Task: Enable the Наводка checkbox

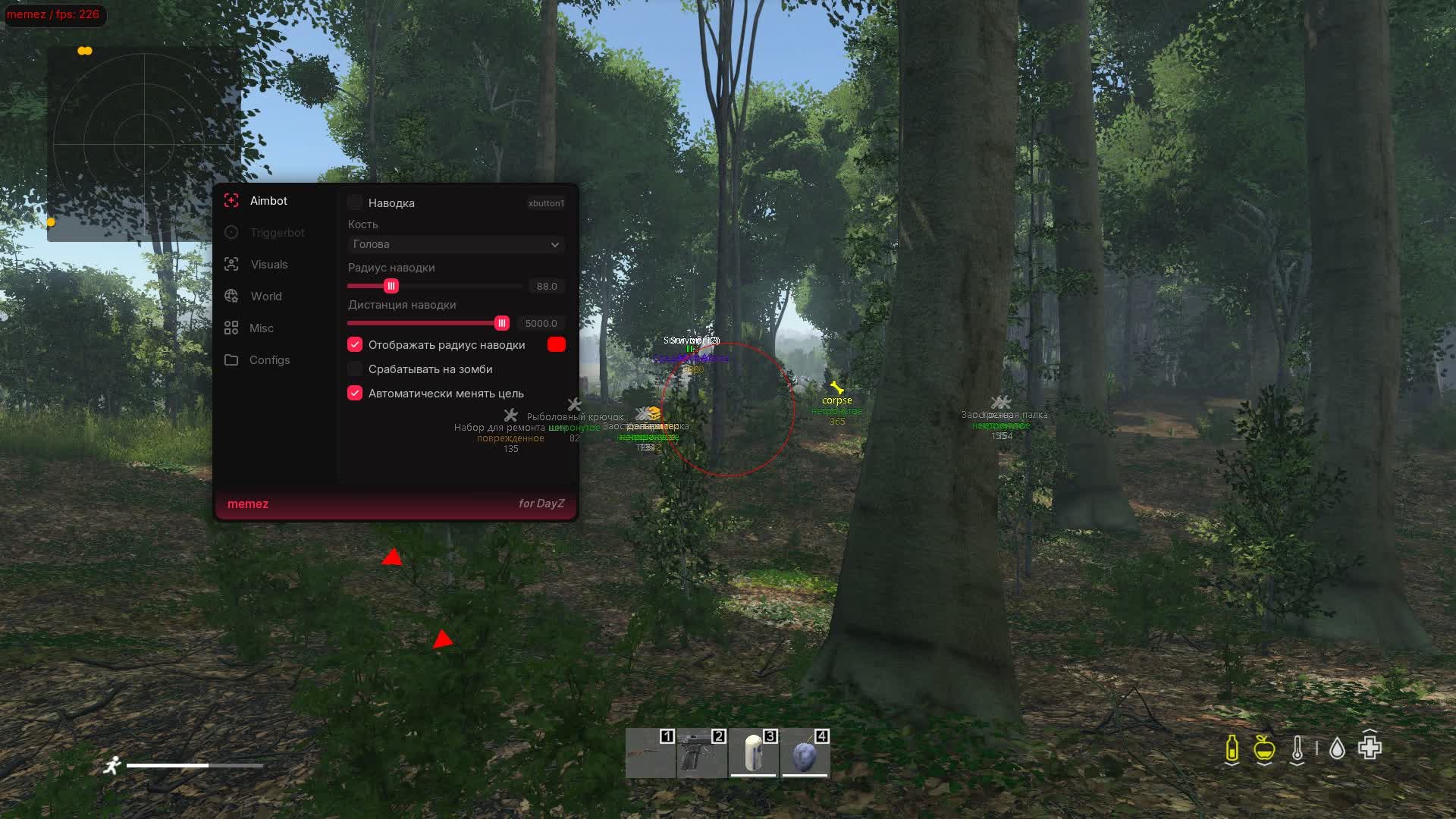Action: tap(355, 202)
